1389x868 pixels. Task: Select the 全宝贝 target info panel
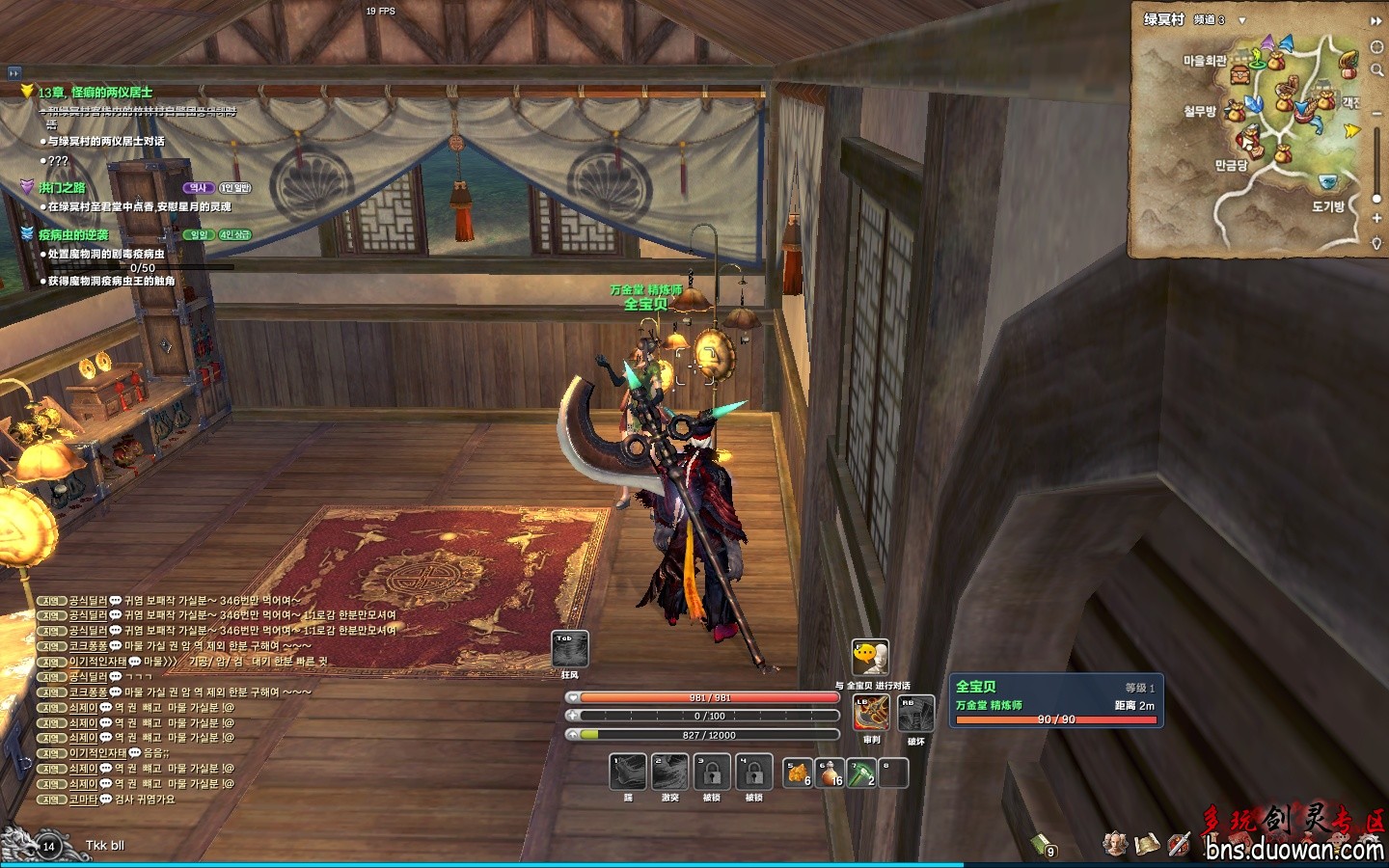click(1053, 701)
